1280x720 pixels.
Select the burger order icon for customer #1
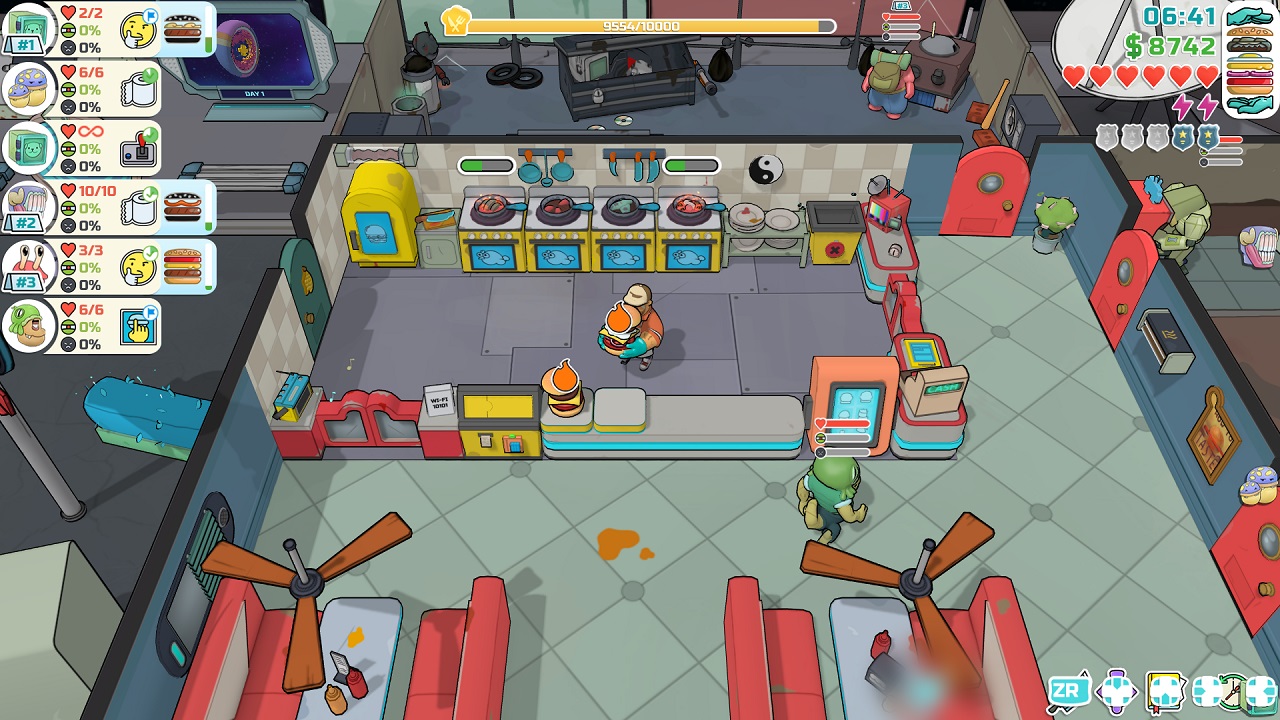tap(182, 29)
